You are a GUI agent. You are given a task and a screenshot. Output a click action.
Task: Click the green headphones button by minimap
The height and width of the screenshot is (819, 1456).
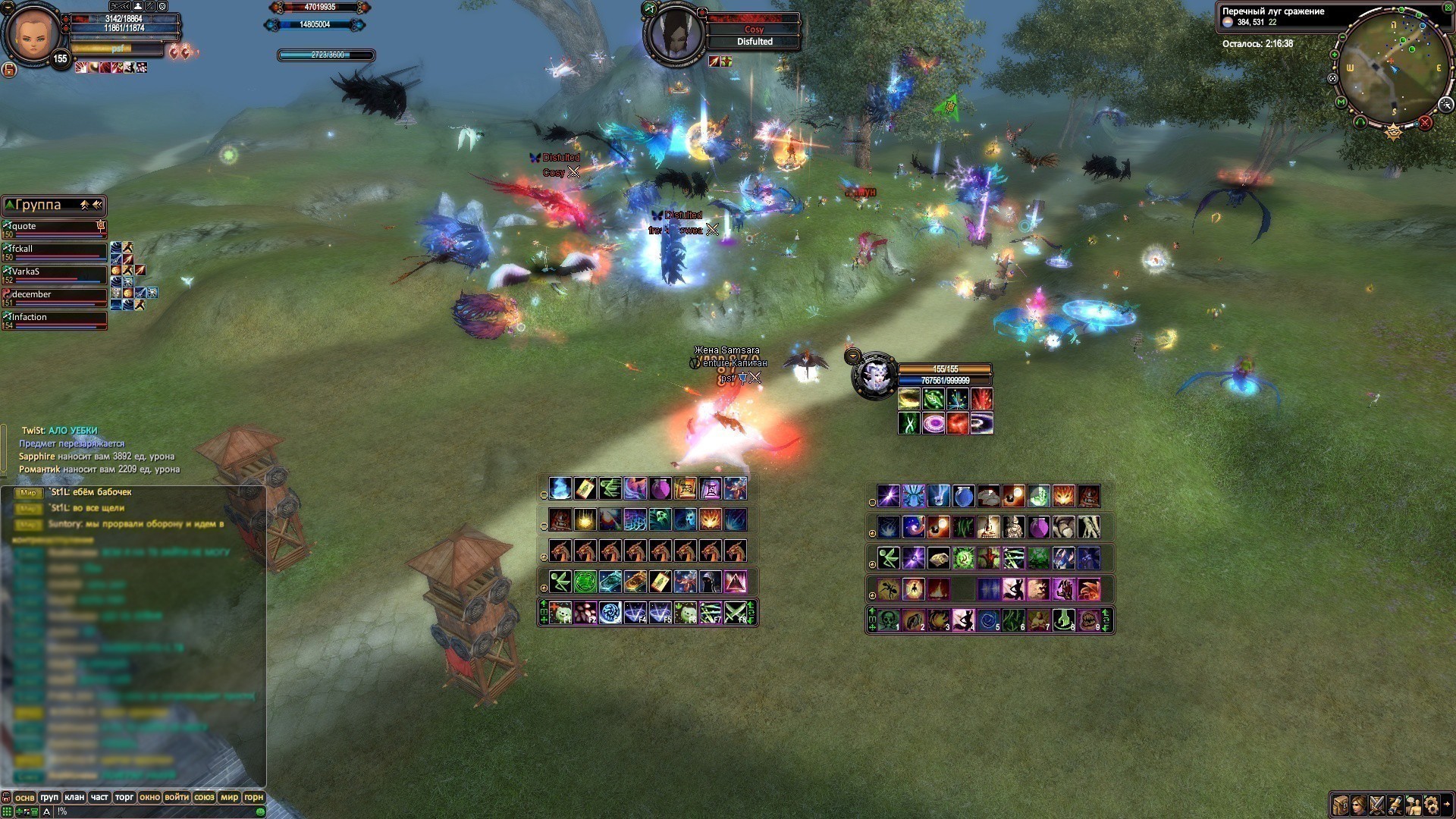point(1360,122)
